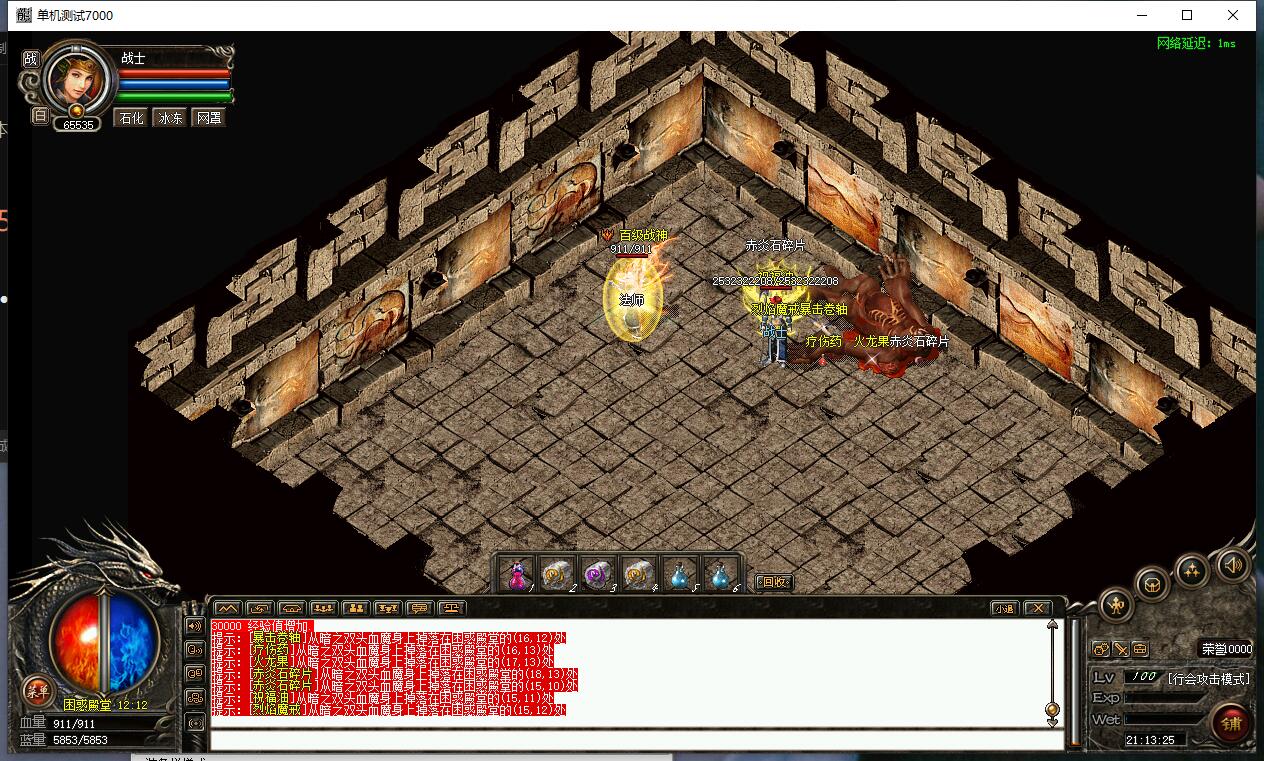
Task: Click the warrior portrait in the corner
Action: [77, 76]
